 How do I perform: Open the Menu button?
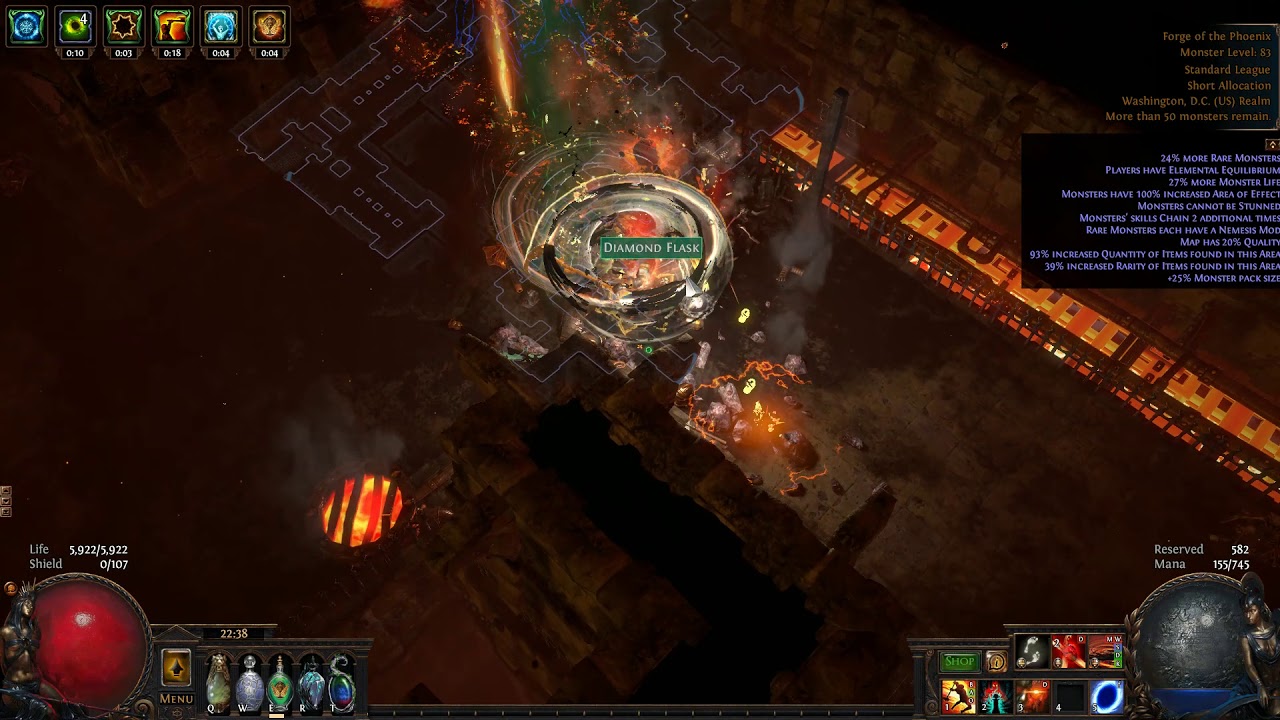click(x=176, y=699)
